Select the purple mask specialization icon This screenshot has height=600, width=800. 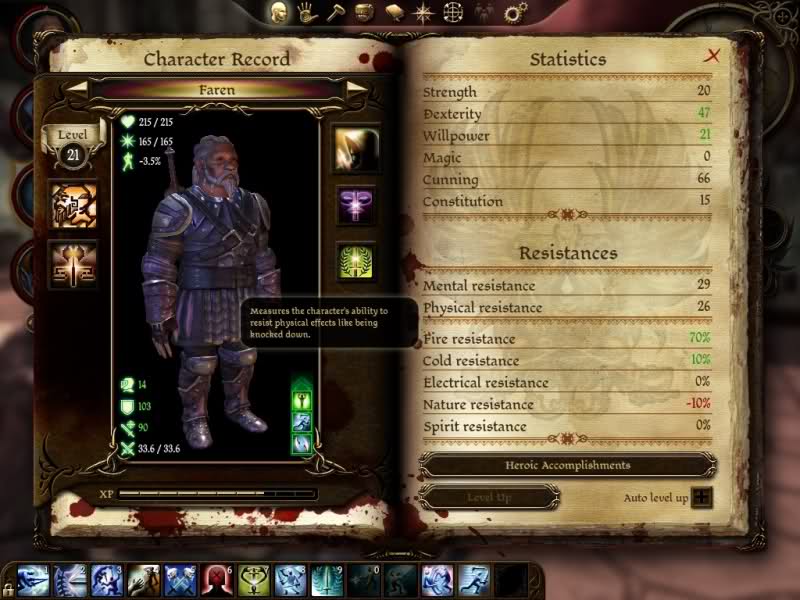click(x=356, y=205)
